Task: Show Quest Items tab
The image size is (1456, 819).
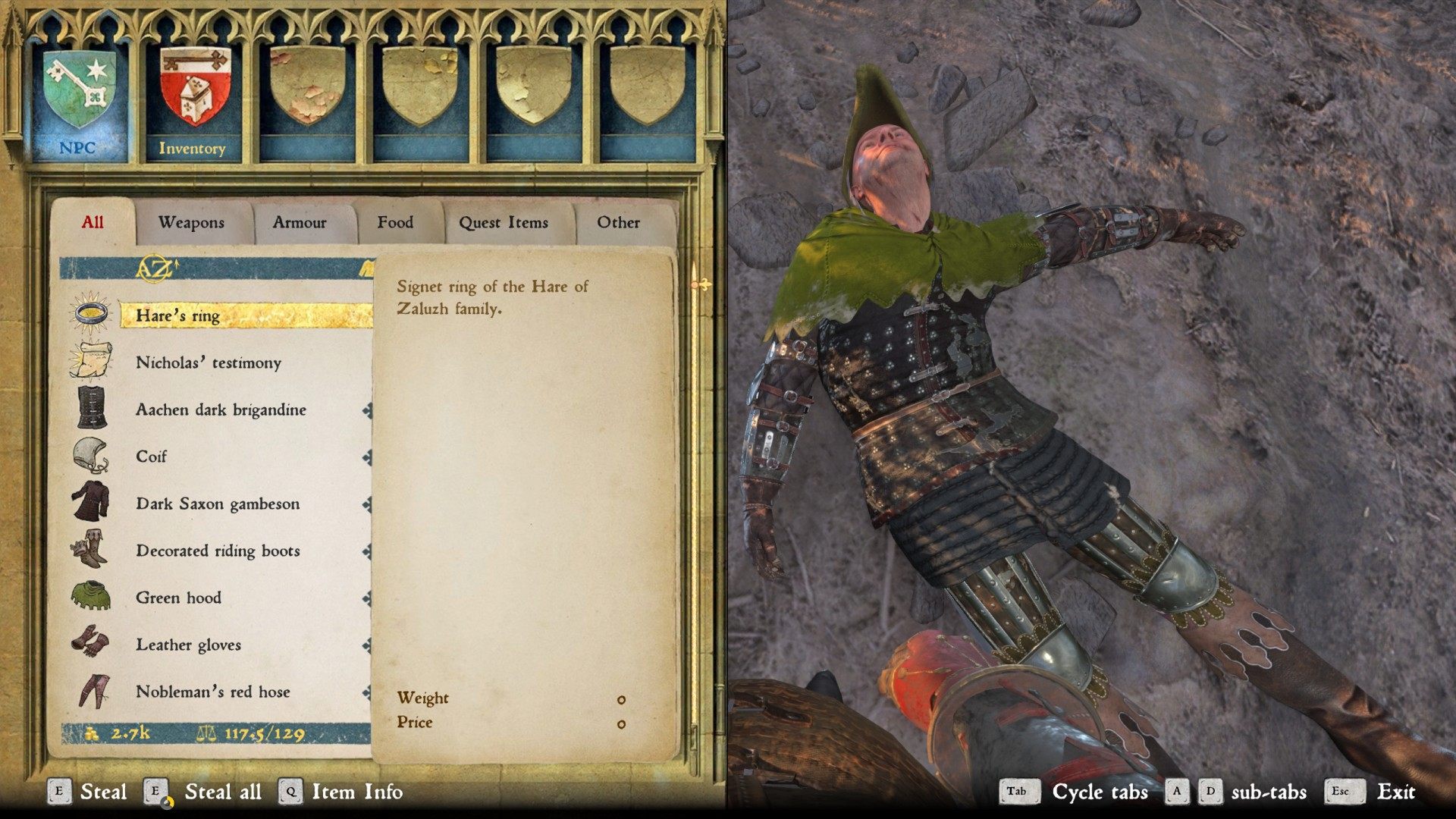Action: click(503, 223)
